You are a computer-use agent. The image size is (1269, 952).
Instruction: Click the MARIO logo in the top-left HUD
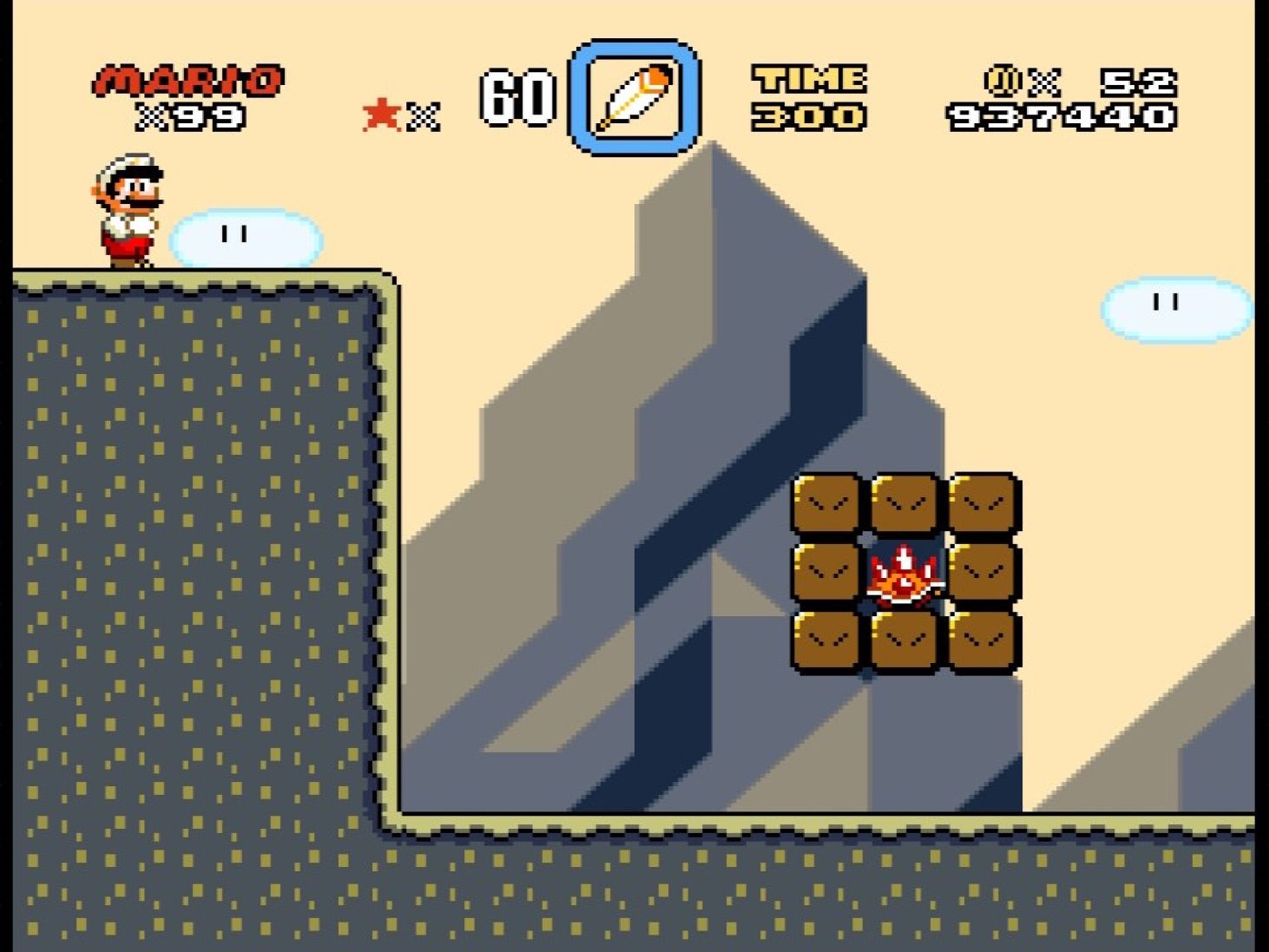click(x=187, y=78)
